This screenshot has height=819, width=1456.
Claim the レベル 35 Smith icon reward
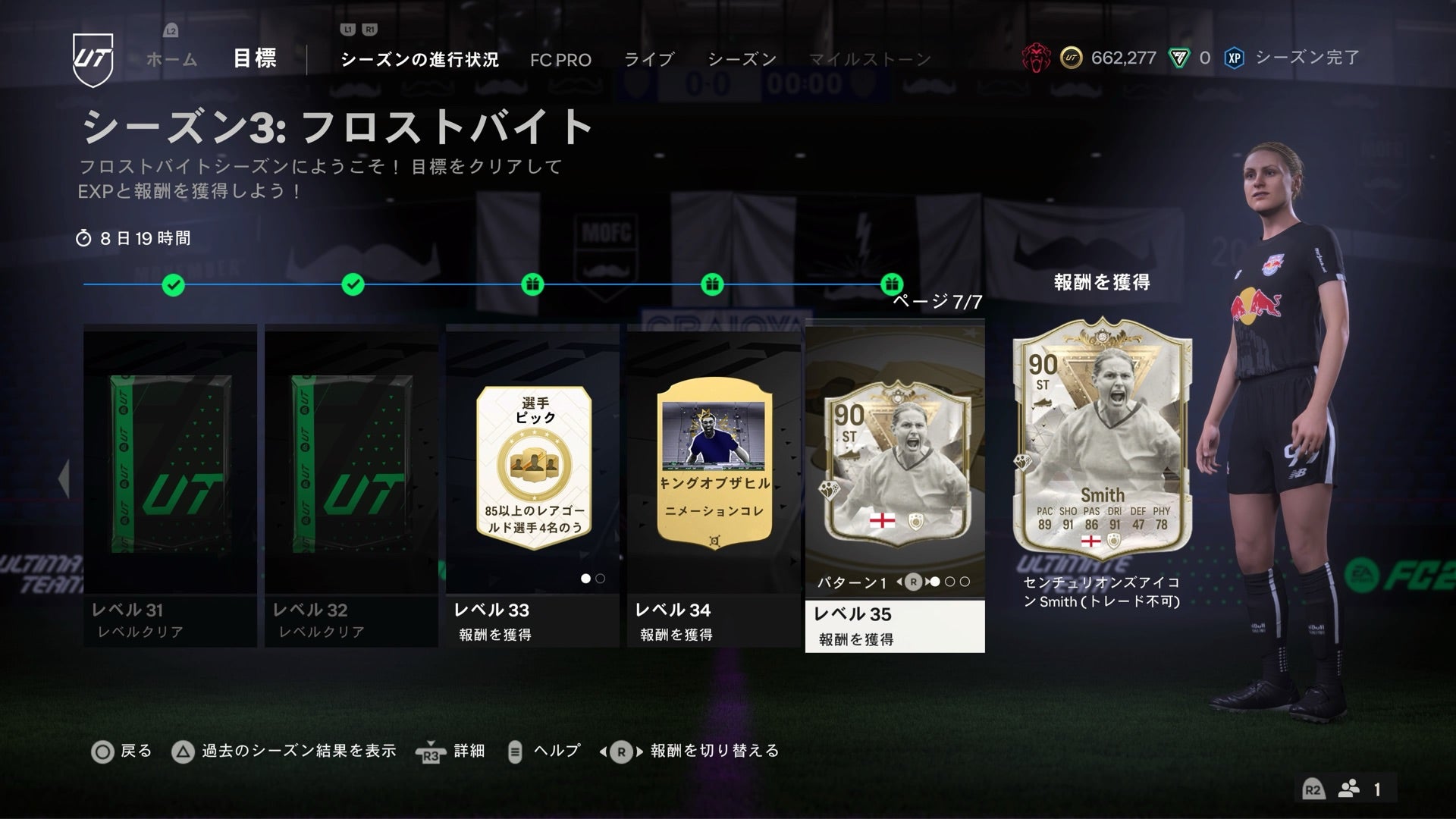895,485
